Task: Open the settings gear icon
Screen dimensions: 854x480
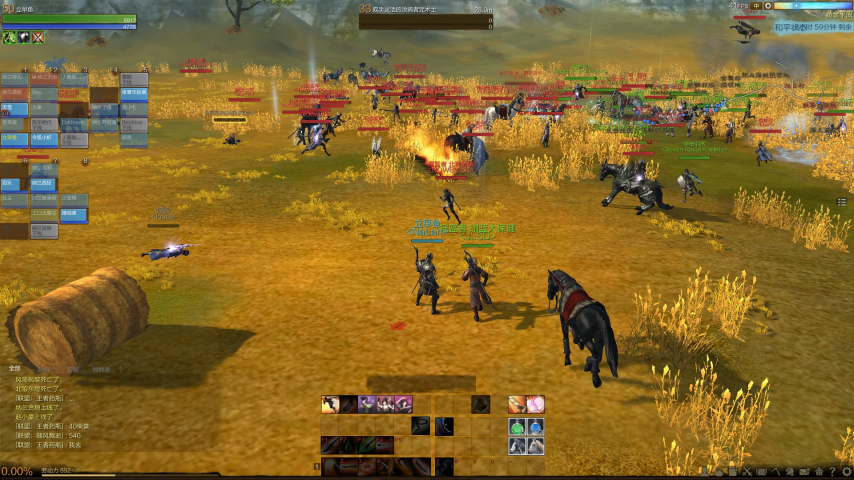Action: pos(846,471)
